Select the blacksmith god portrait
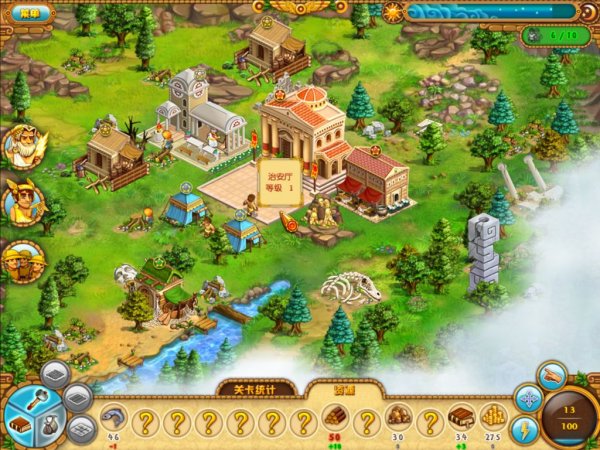This screenshot has width=600, height=450. click(22, 260)
